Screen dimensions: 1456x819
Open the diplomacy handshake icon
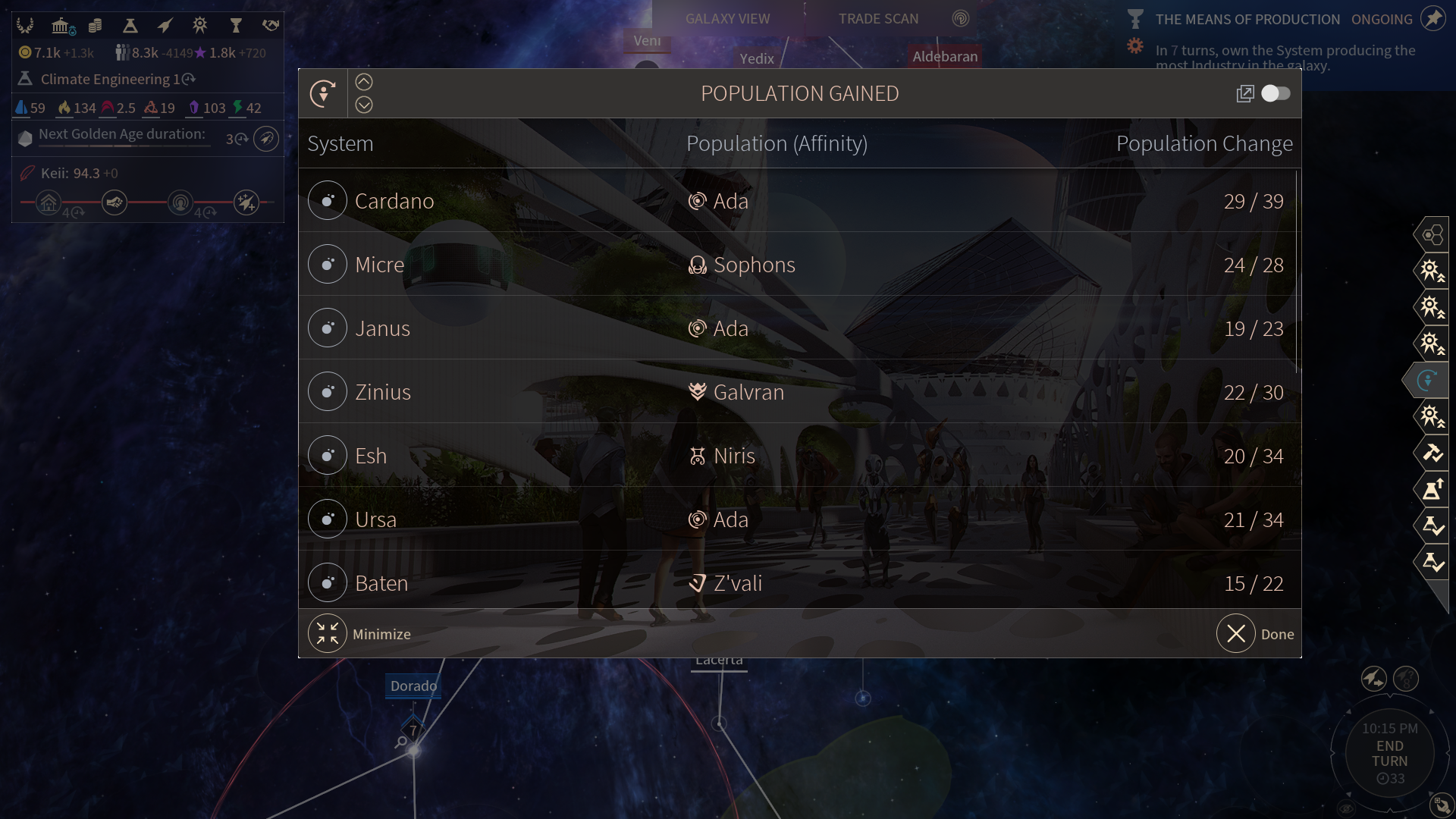point(271,27)
